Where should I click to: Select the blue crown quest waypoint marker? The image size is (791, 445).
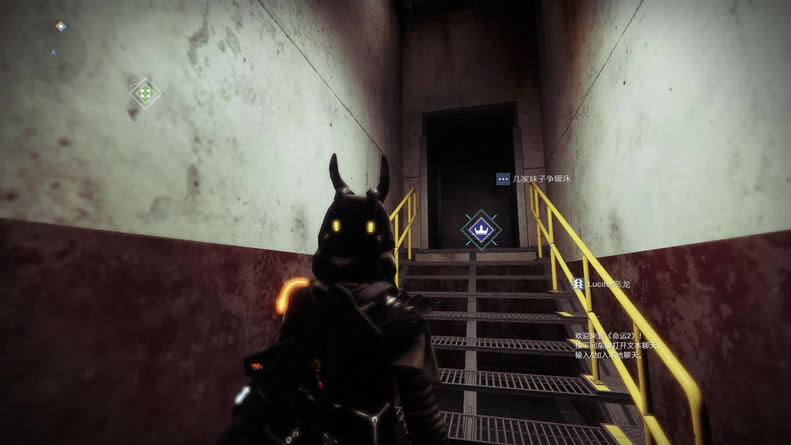[481, 228]
